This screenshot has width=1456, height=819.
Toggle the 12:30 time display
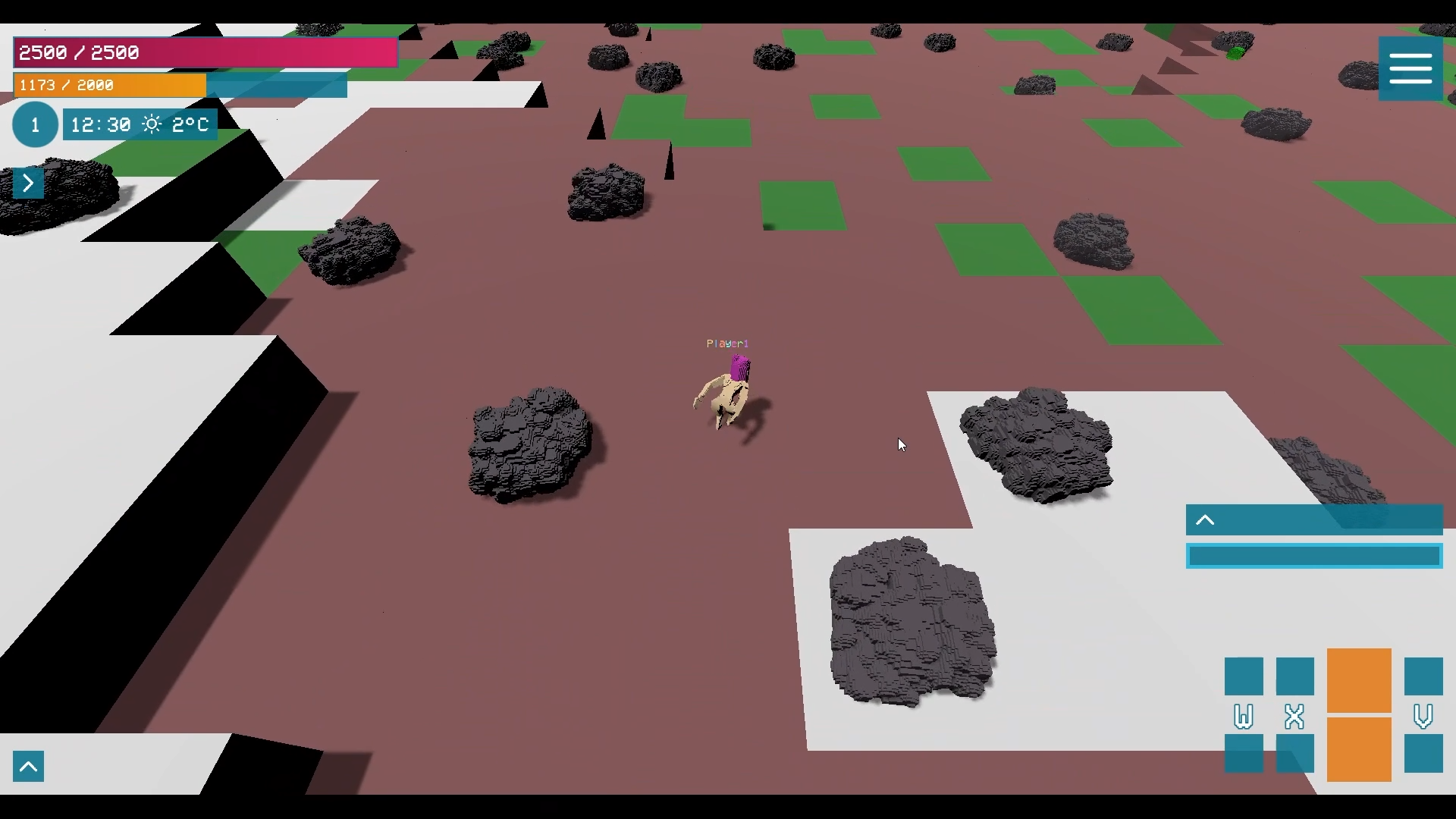pyautogui.click(x=99, y=124)
